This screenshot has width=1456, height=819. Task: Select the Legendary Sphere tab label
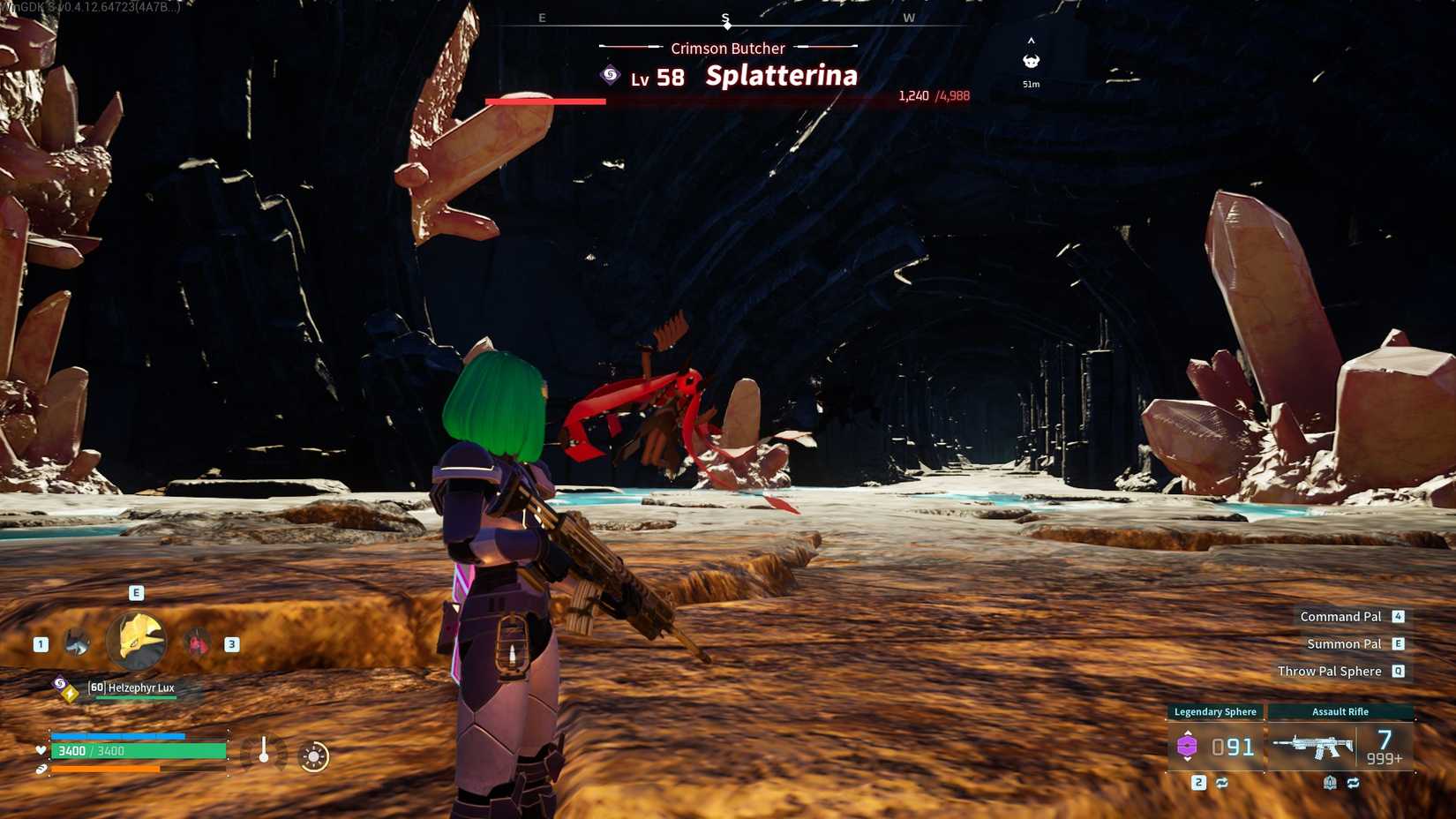[x=1216, y=710]
